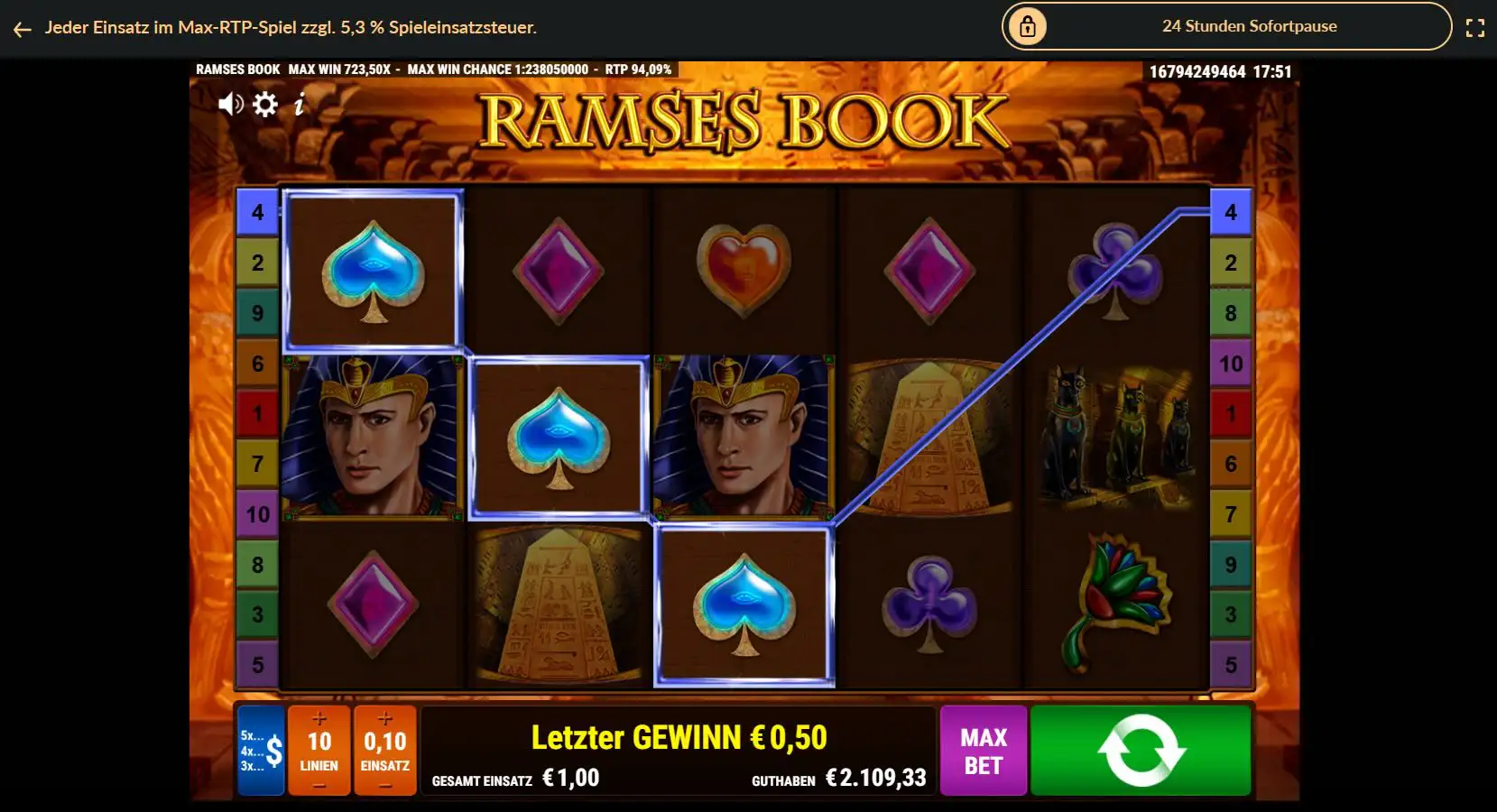1497x812 pixels.
Task: Open the game settings gear icon
Action: [x=264, y=104]
